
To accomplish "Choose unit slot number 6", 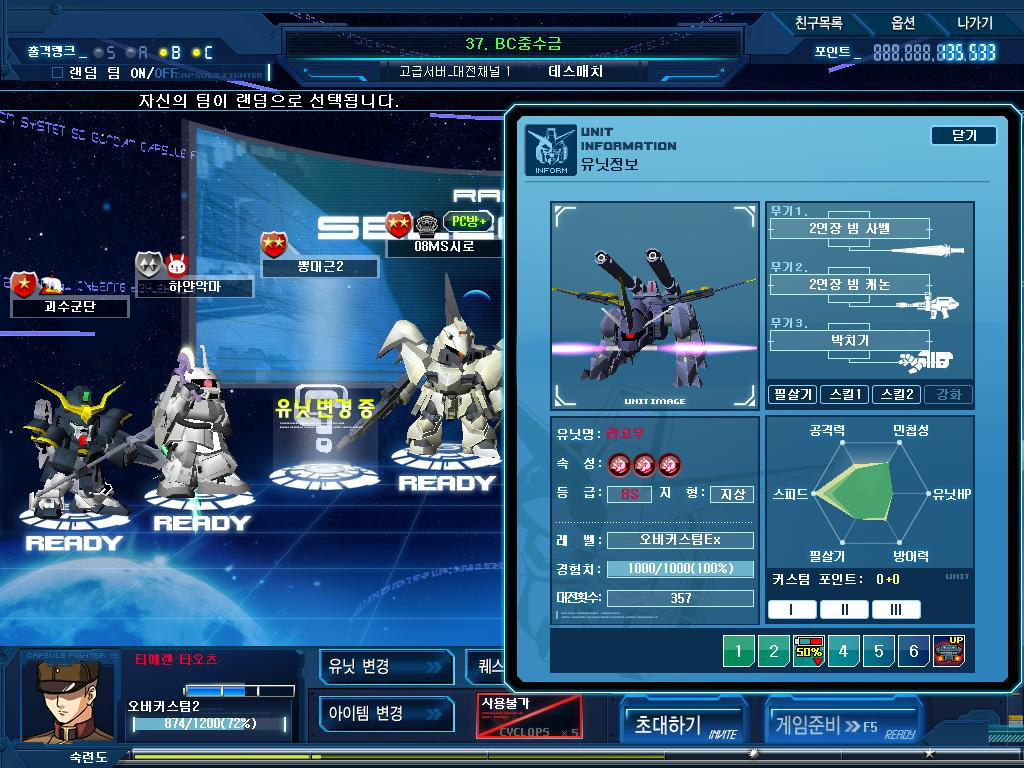I will pos(913,651).
